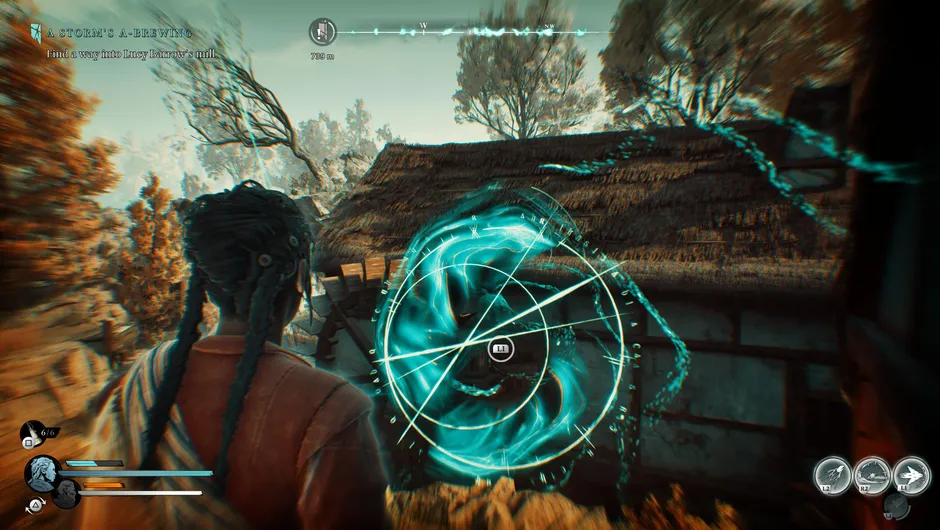Activate the arrow dash ability icon
The image size is (940, 530).
click(911, 475)
